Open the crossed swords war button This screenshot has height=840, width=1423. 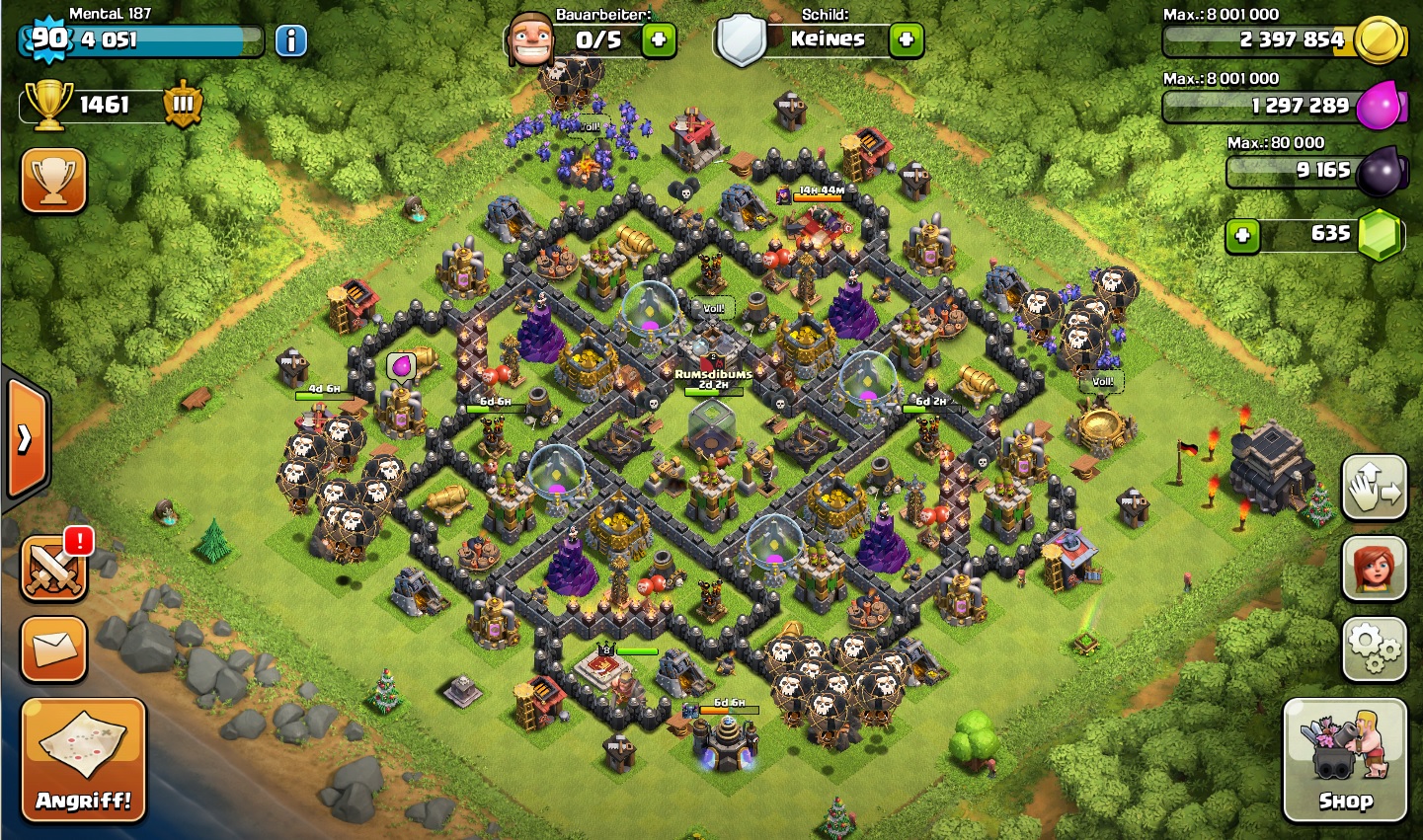(53, 571)
